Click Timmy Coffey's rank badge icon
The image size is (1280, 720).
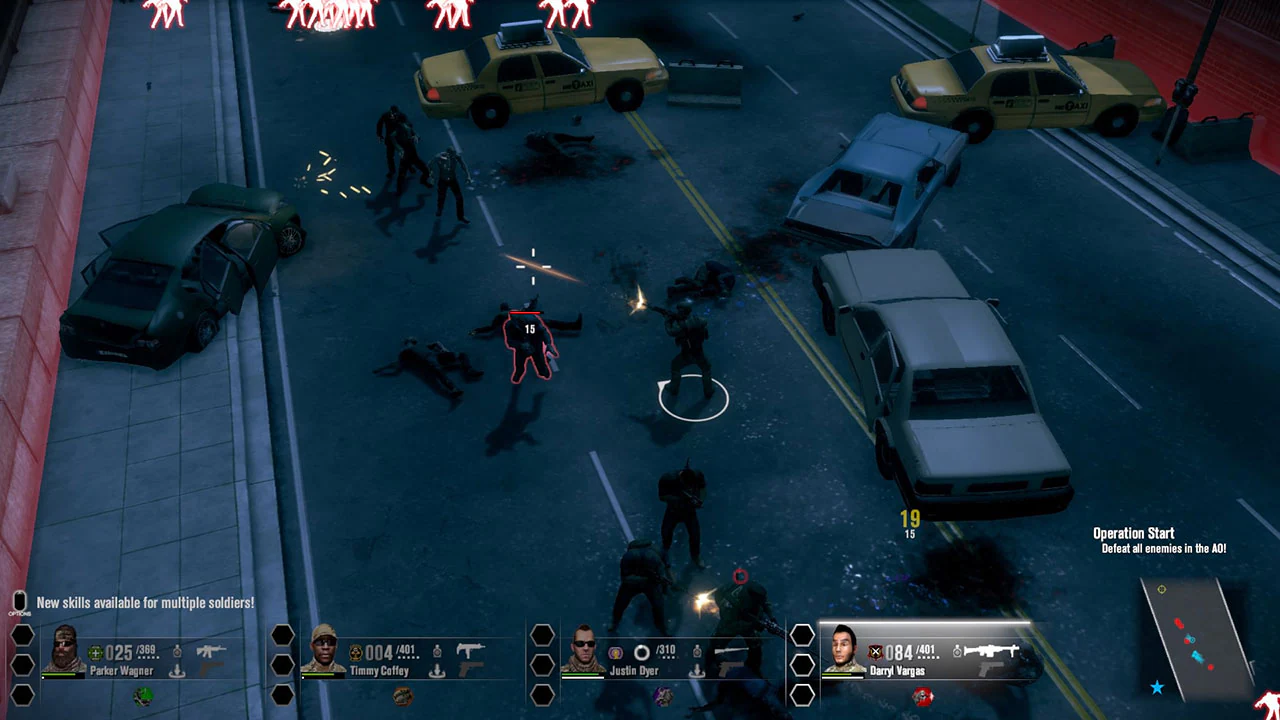[357, 651]
